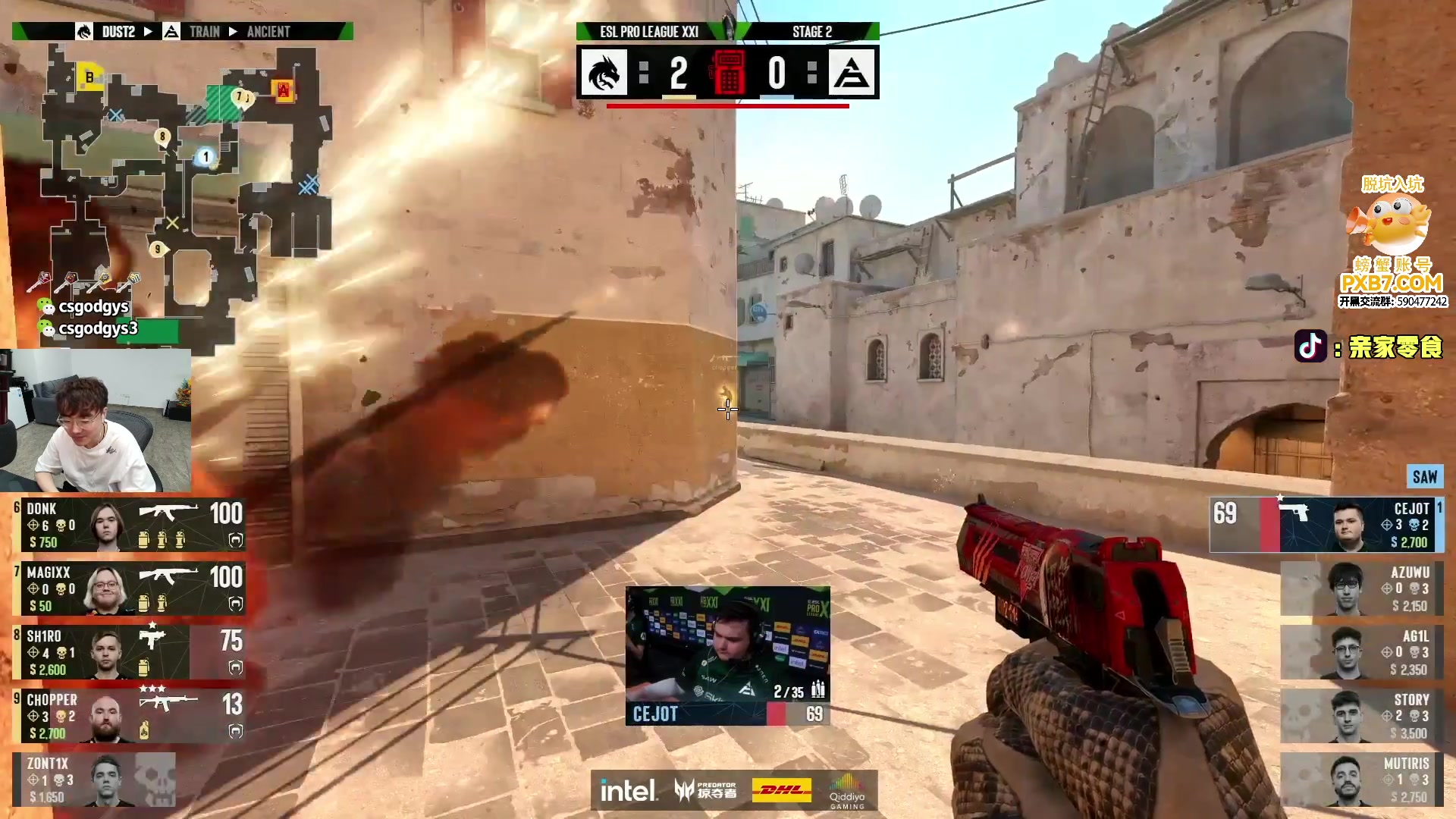Select STORY's player card
1456x819 pixels.
tap(1361, 716)
